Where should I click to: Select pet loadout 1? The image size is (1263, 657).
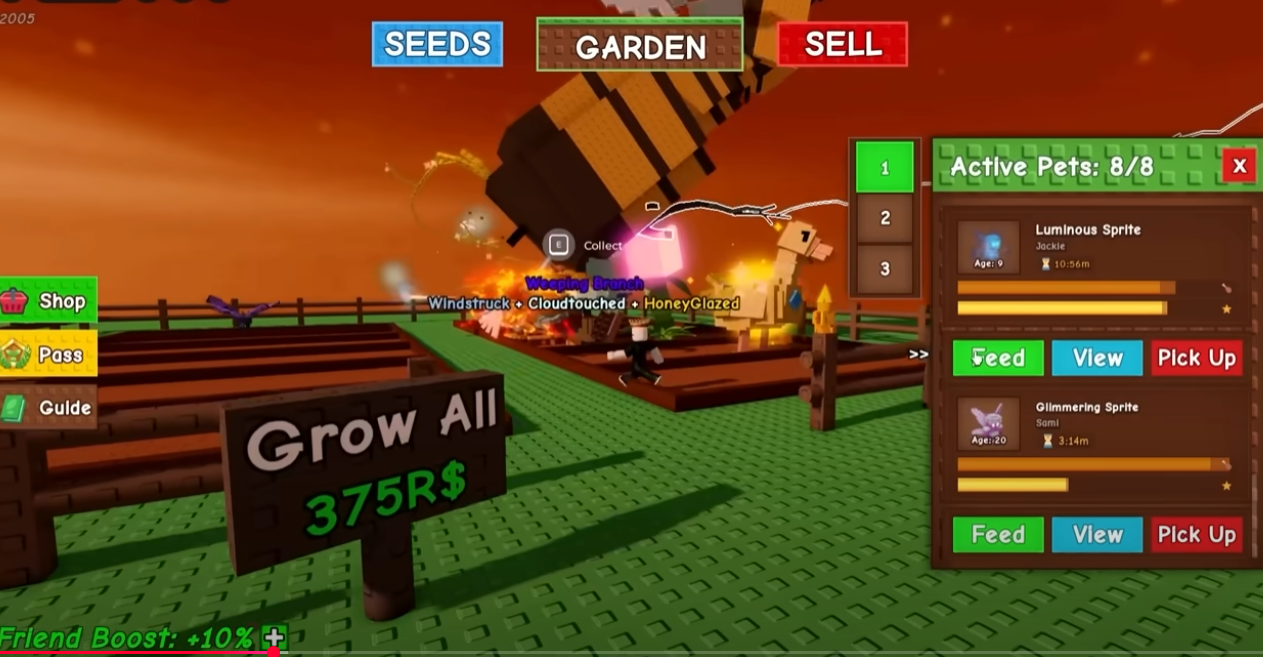tap(884, 168)
